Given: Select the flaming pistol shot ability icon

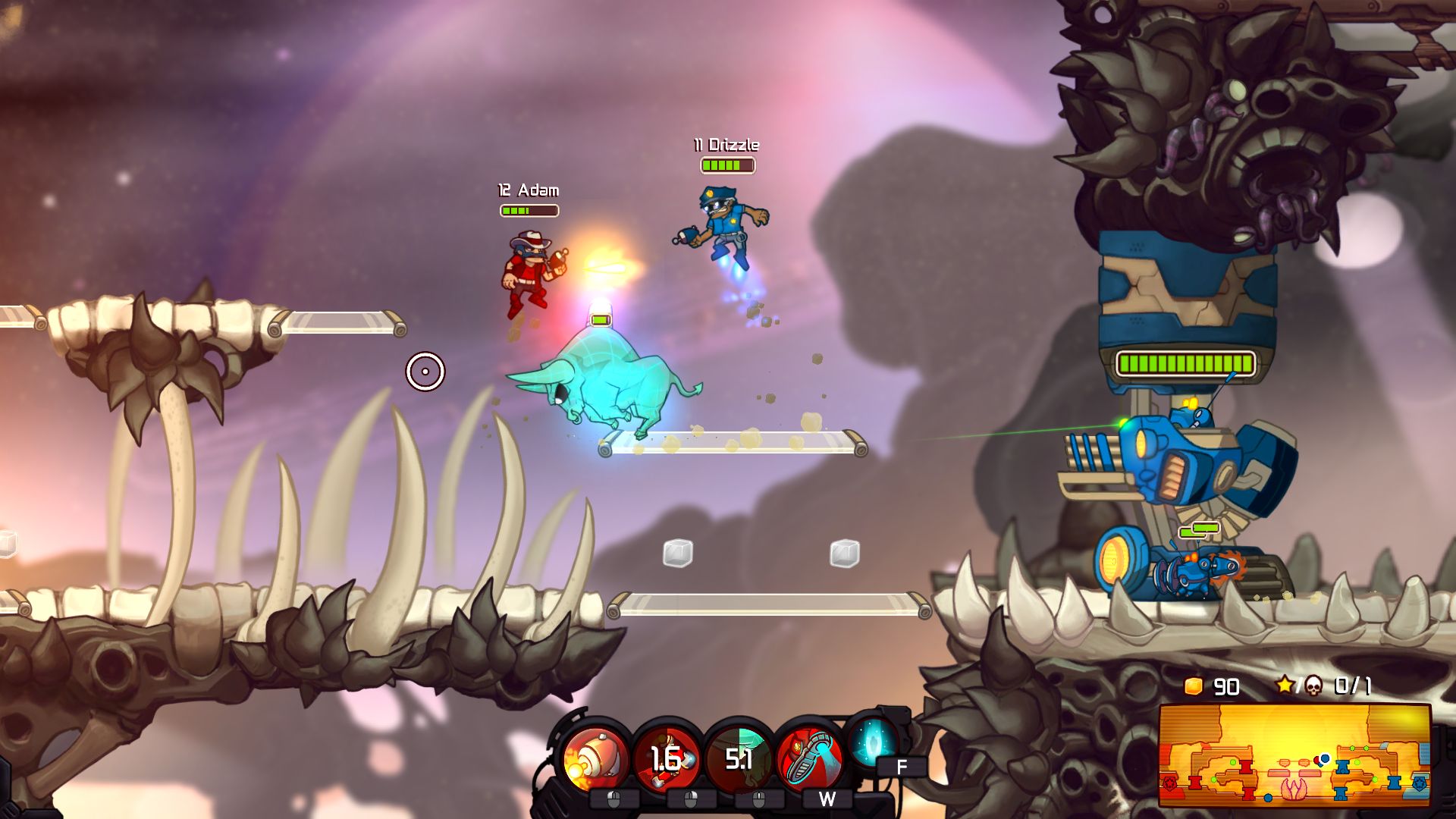Looking at the screenshot, I should [x=597, y=759].
